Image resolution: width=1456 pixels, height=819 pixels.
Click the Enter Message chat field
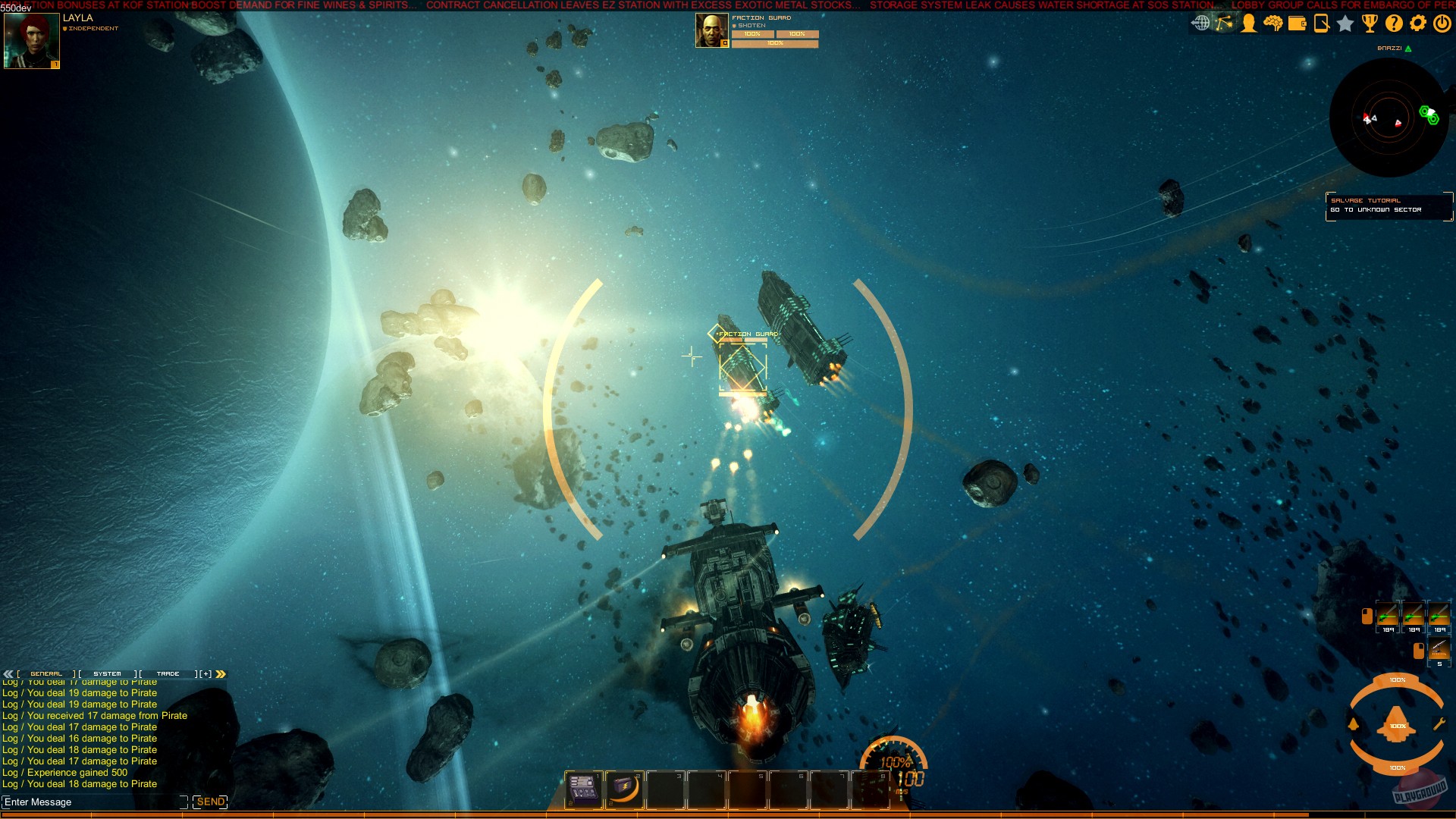(93, 802)
